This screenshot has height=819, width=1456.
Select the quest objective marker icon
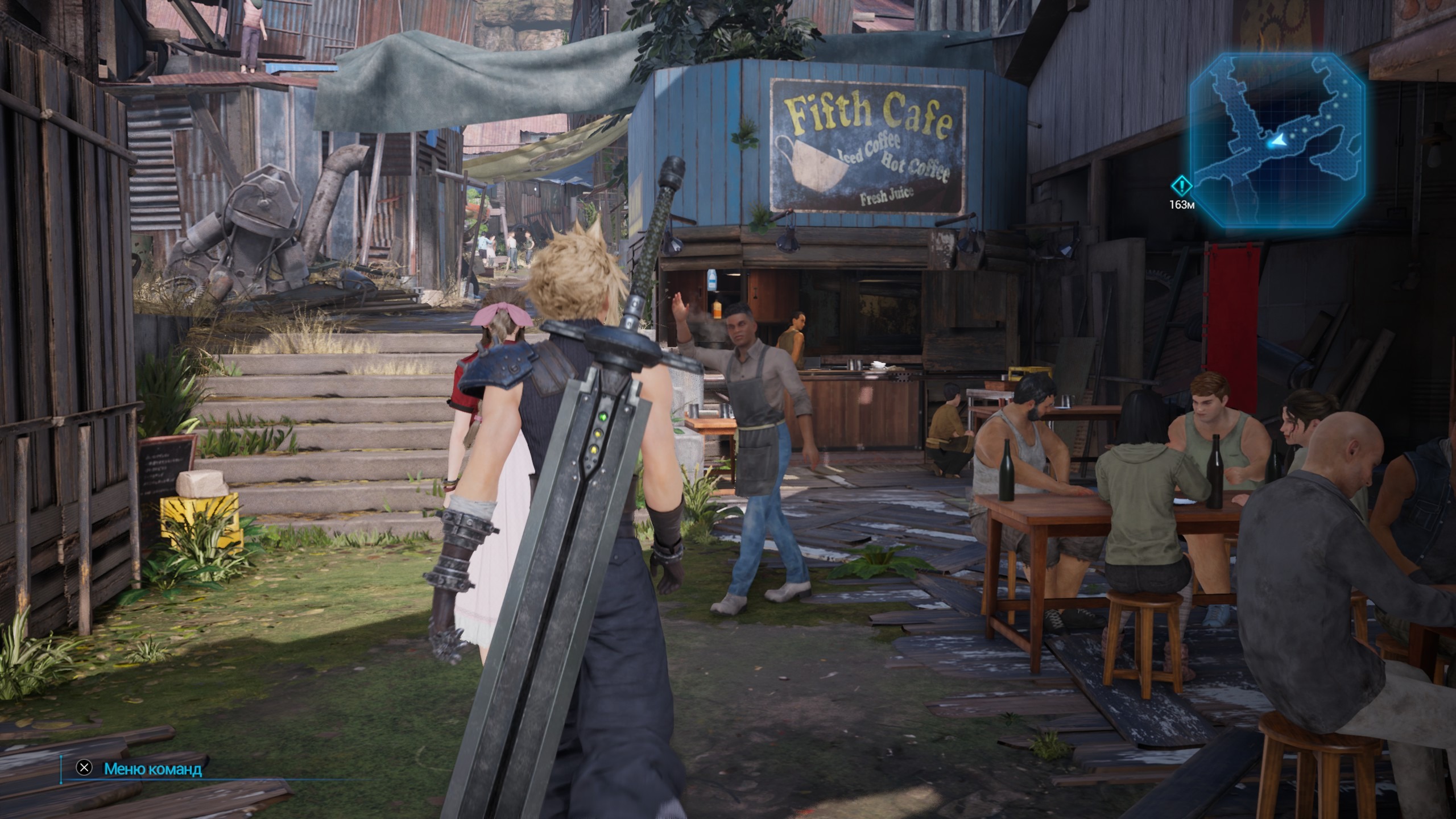click(x=1181, y=185)
